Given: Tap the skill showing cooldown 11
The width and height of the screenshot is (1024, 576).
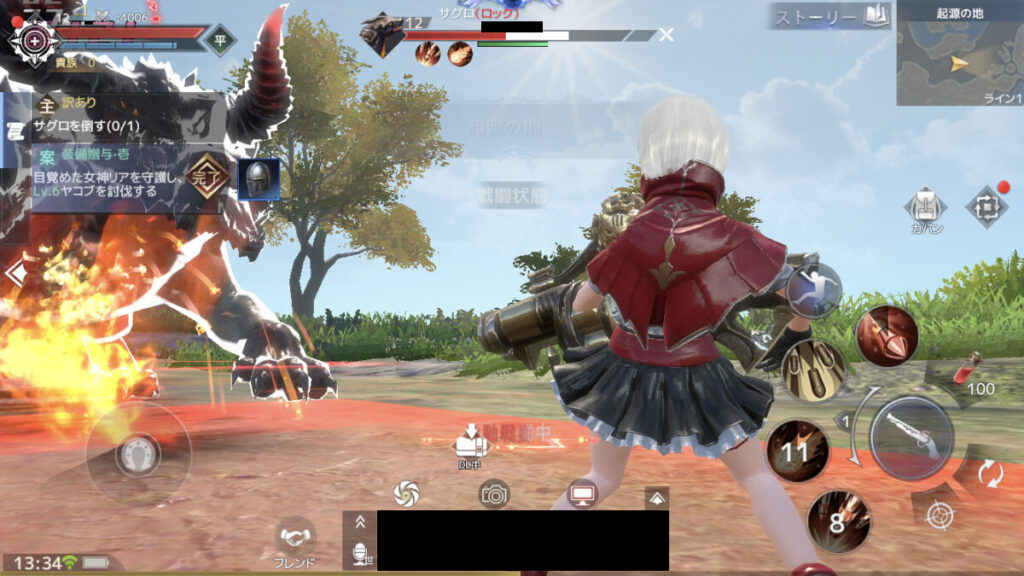Looking at the screenshot, I should tap(796, 451).
